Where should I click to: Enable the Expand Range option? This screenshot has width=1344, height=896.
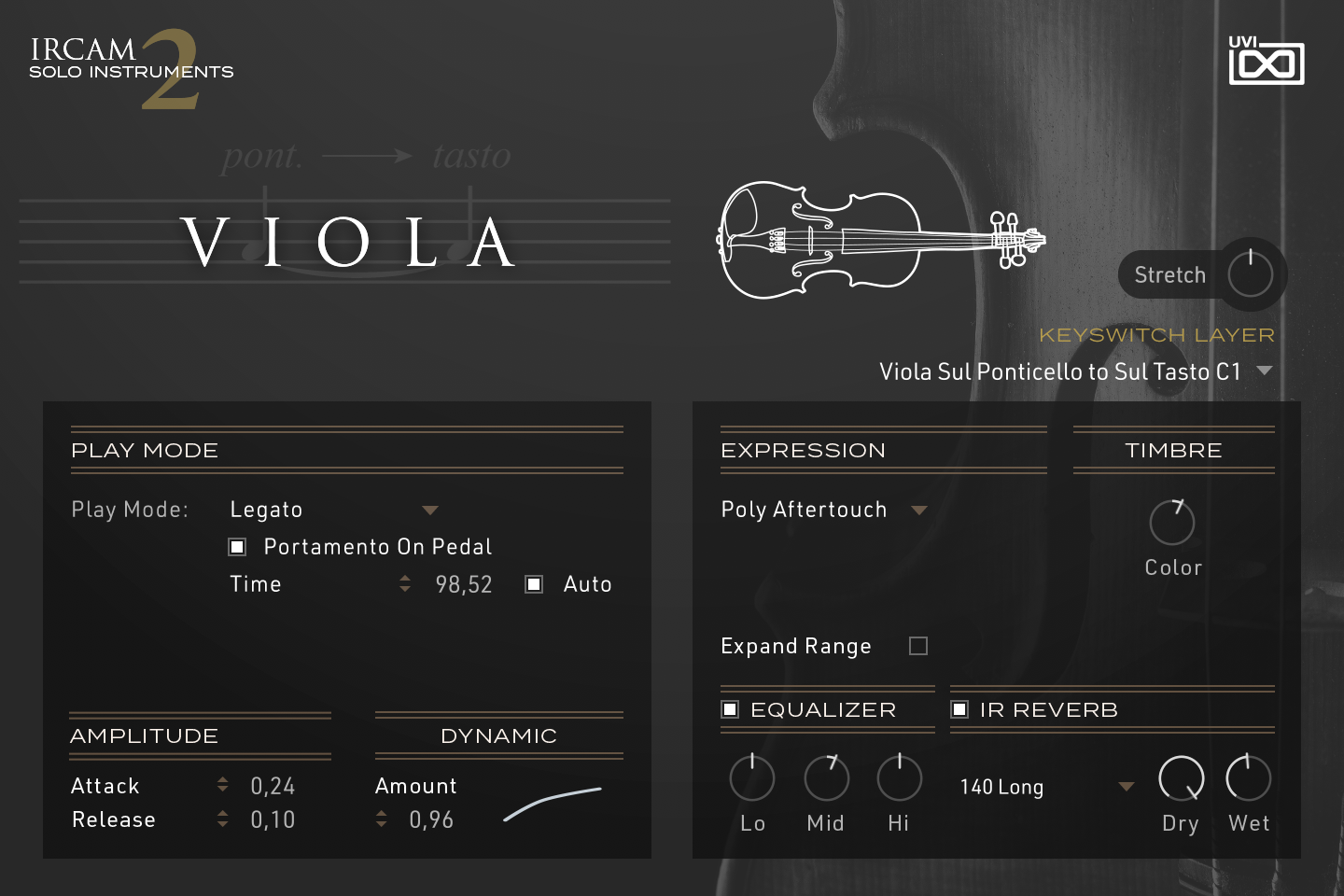point(918,645)
